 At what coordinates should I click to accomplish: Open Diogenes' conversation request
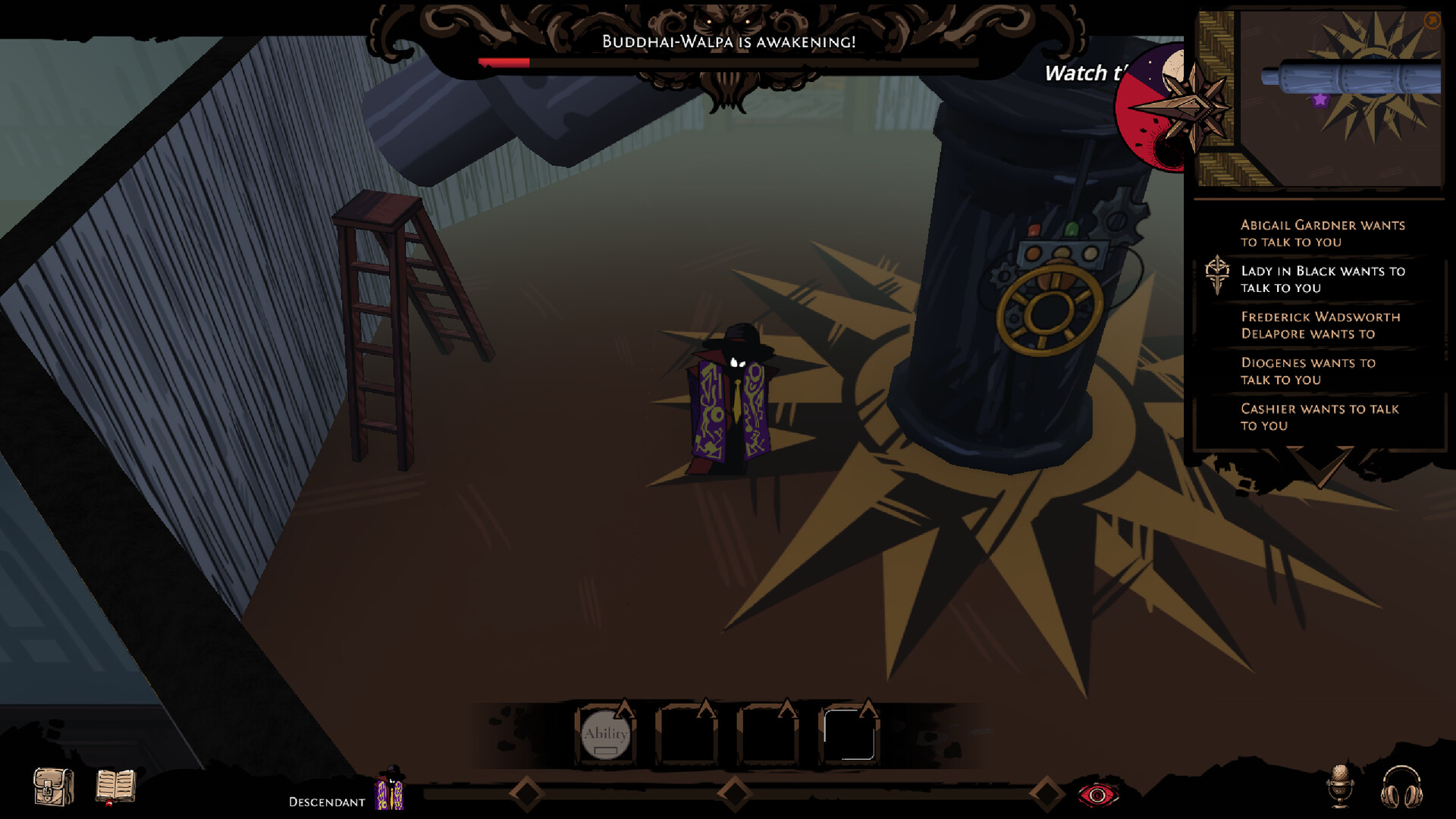tap(1307, 372)
